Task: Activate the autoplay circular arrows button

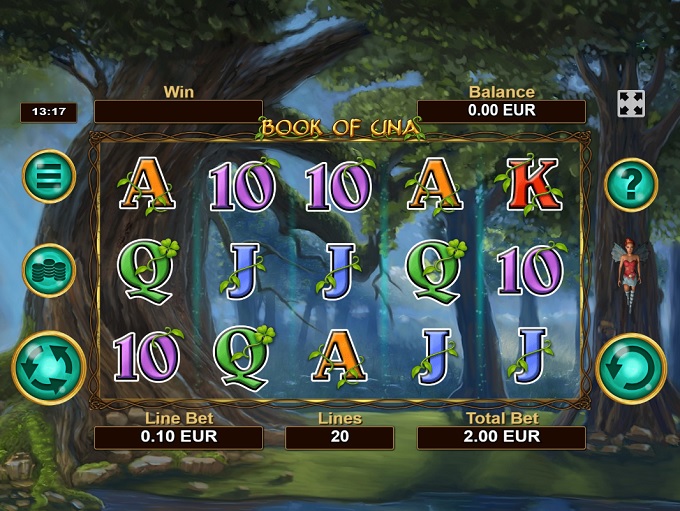Action: click(x=48, y=367)
